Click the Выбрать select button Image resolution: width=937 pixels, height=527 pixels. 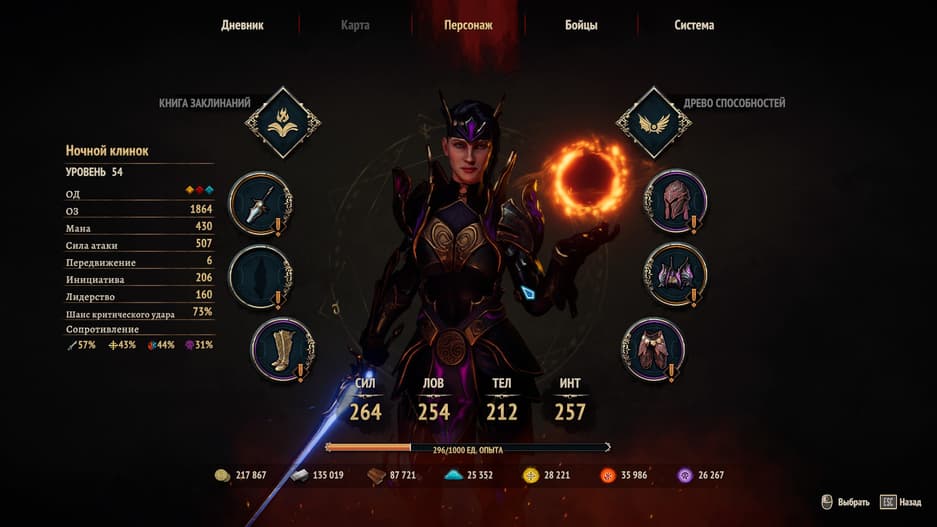(x=845, y=502)
